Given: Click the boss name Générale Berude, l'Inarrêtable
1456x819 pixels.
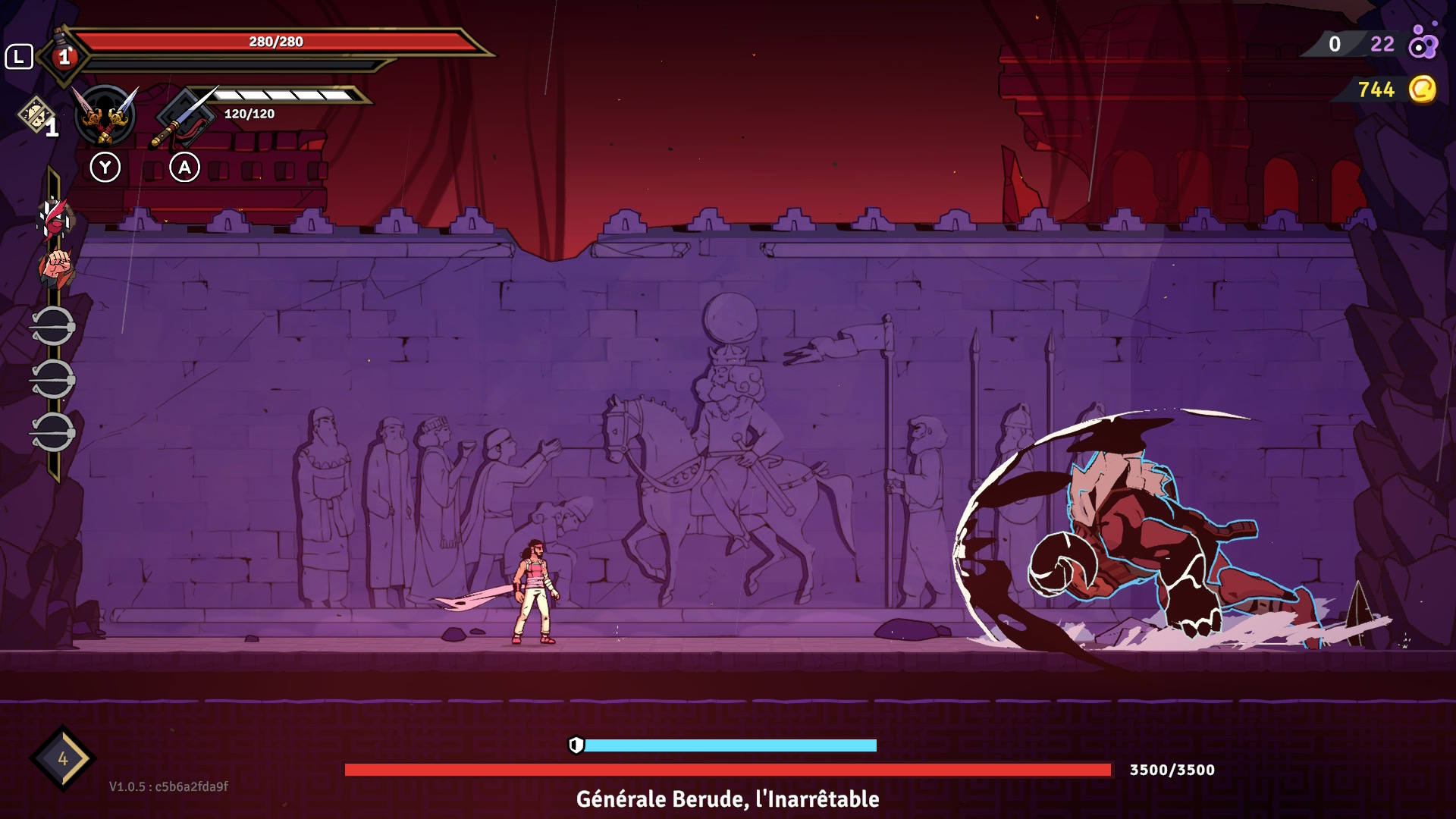Looking at the screenshot, I should click(728, 799).
